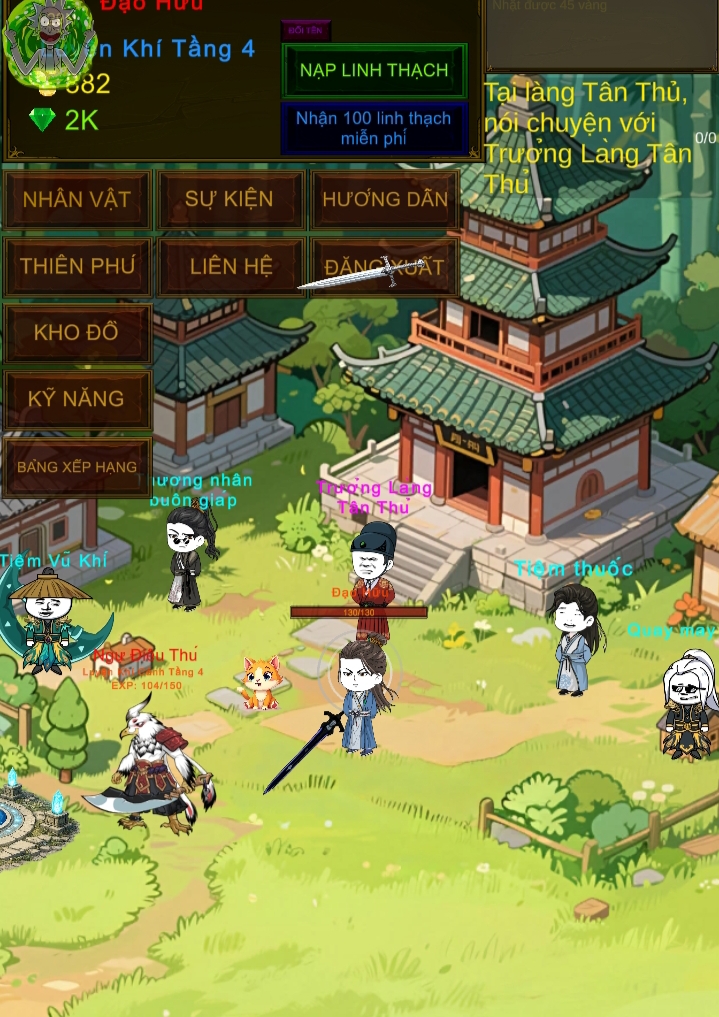Open the KHO ĐỒ inventory
The image size is (719, 1017).
point(77,332)
